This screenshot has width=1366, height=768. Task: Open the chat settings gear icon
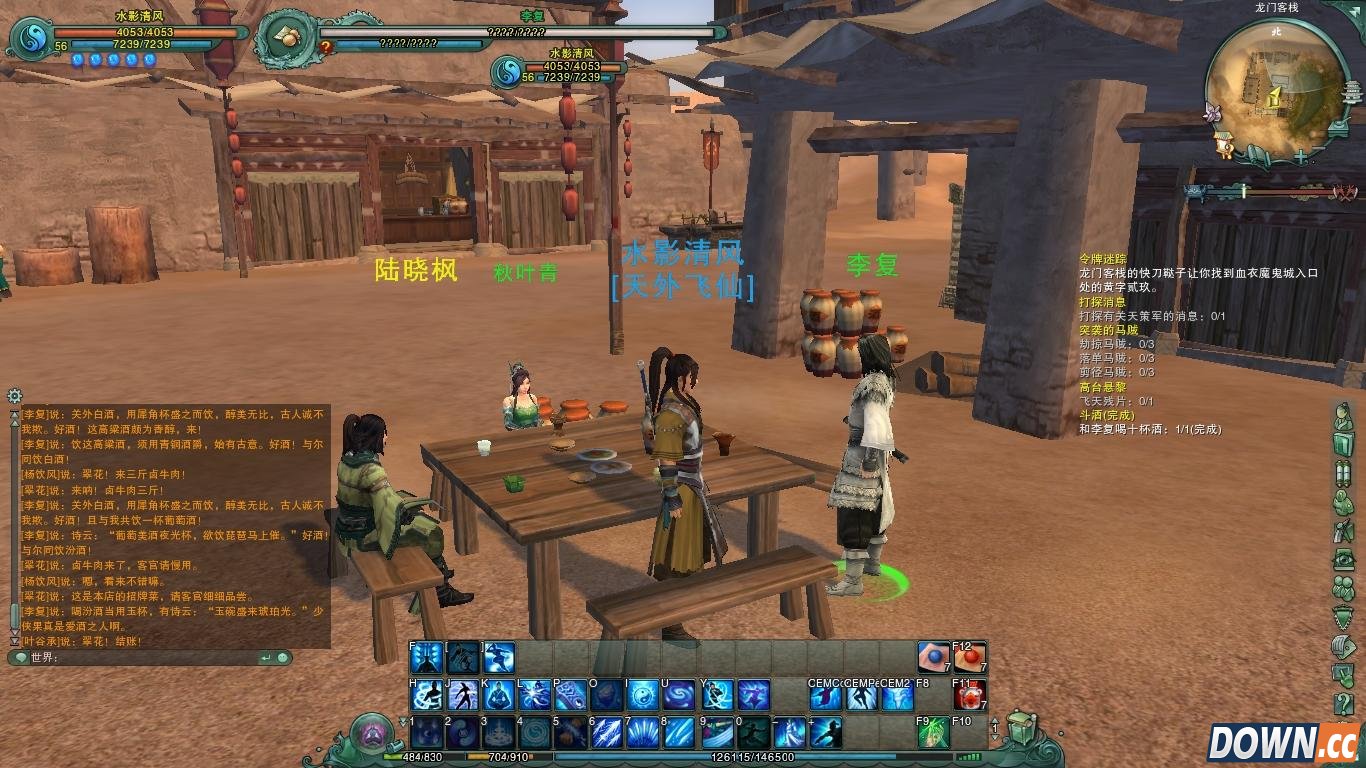[15, 397]
